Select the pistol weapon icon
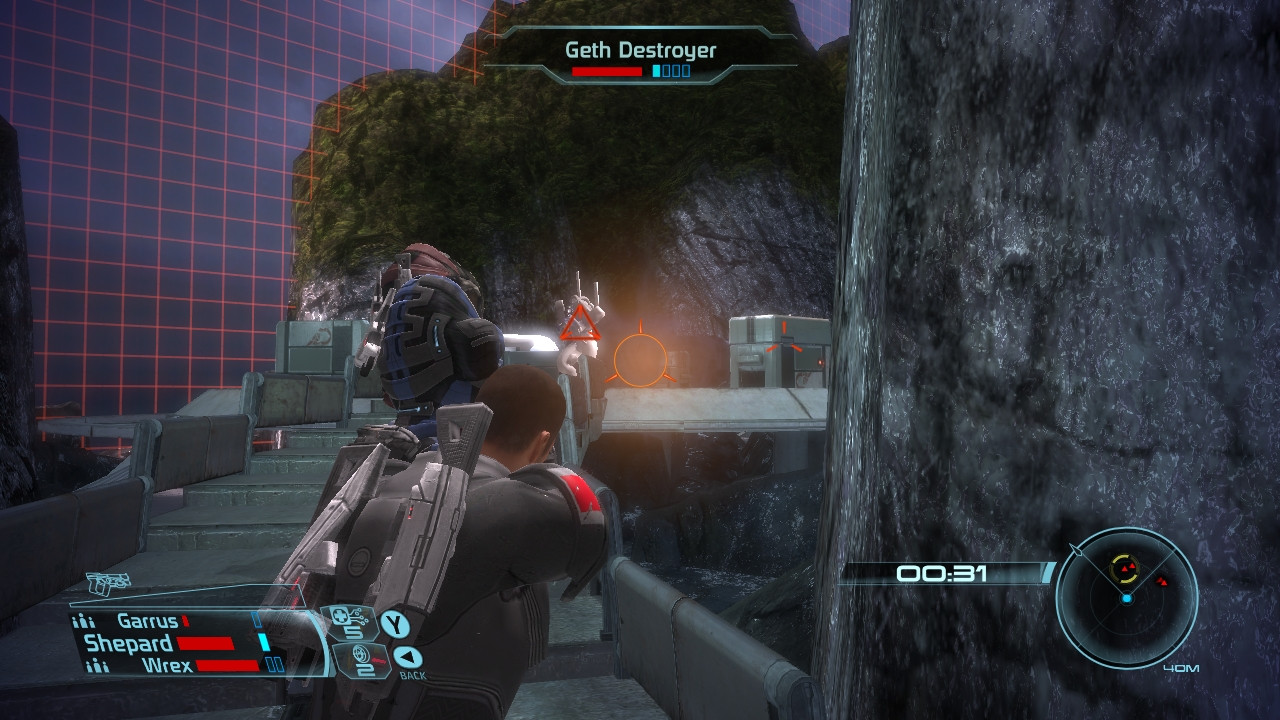This screenshot has height=720, width=1280. click(x=107, y=585)
